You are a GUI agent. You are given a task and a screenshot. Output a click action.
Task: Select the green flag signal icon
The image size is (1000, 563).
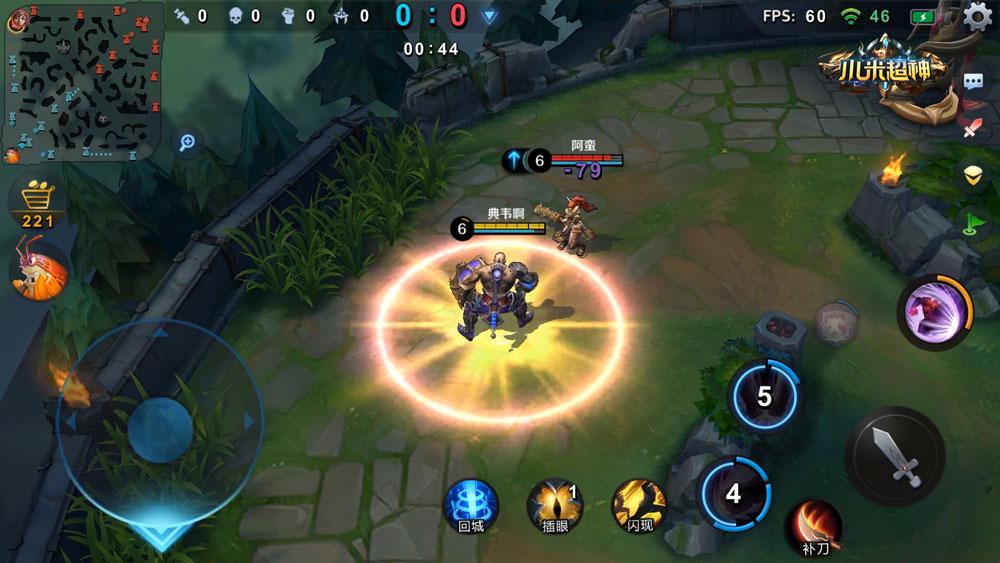972,221
